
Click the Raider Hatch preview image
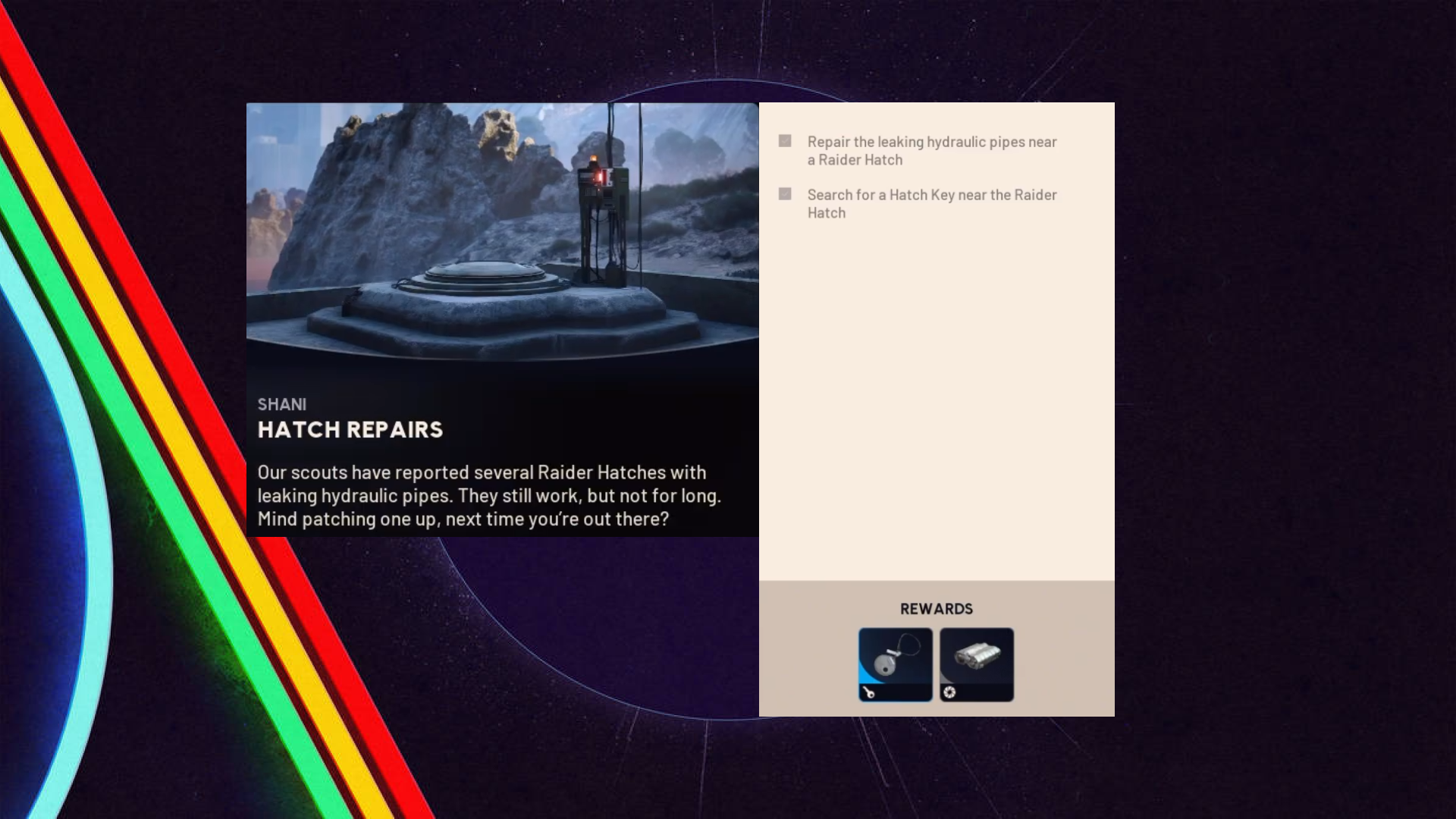tap(502, 243)
